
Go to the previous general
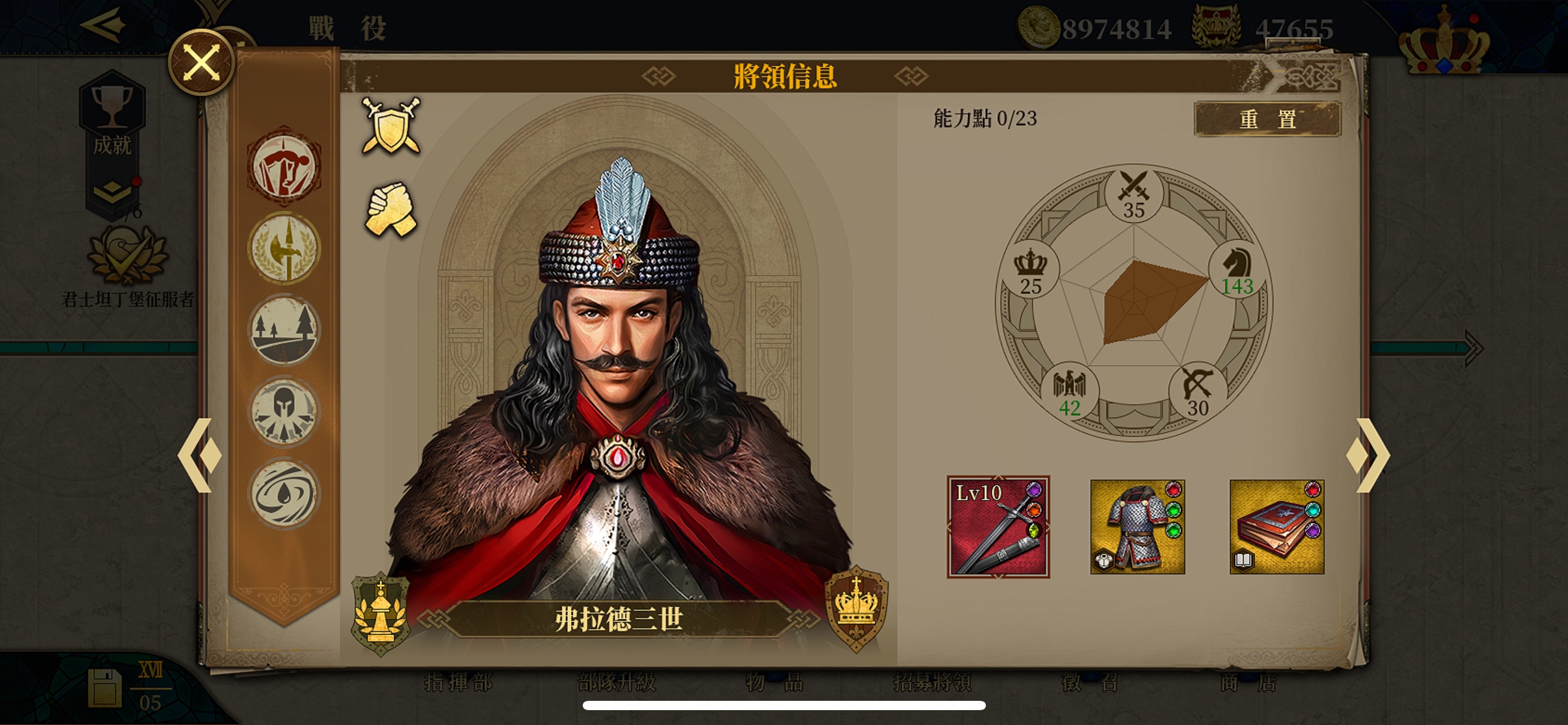click(199, 455)
